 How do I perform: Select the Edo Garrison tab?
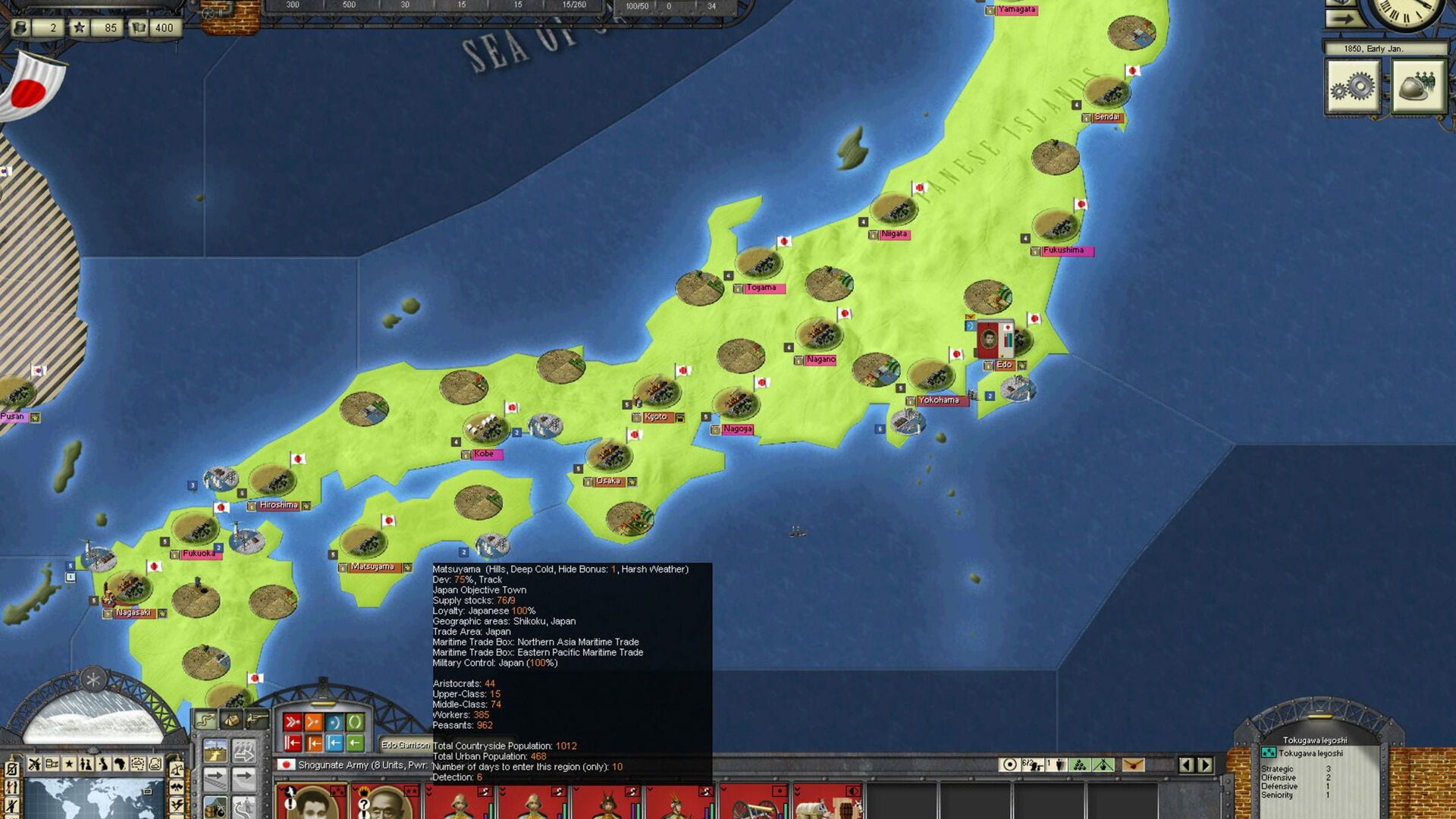coord(405,745)
